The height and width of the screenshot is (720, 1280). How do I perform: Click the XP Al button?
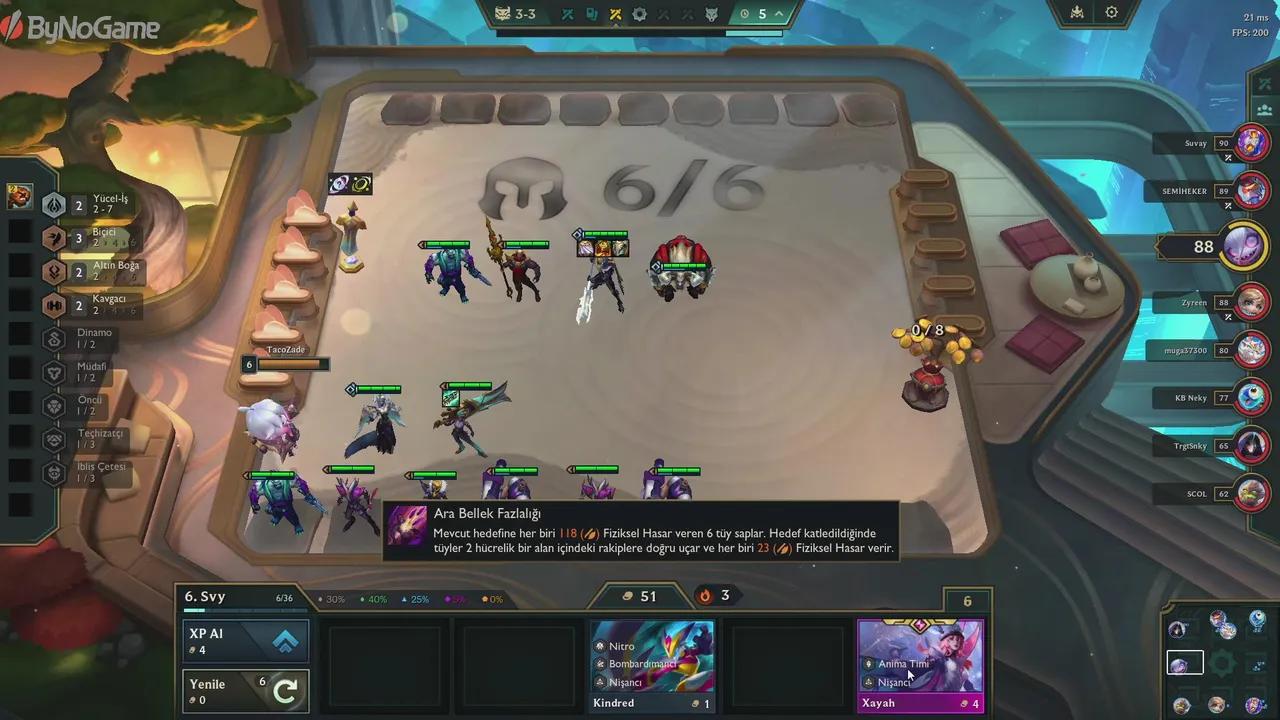click(x=244, y=639)
